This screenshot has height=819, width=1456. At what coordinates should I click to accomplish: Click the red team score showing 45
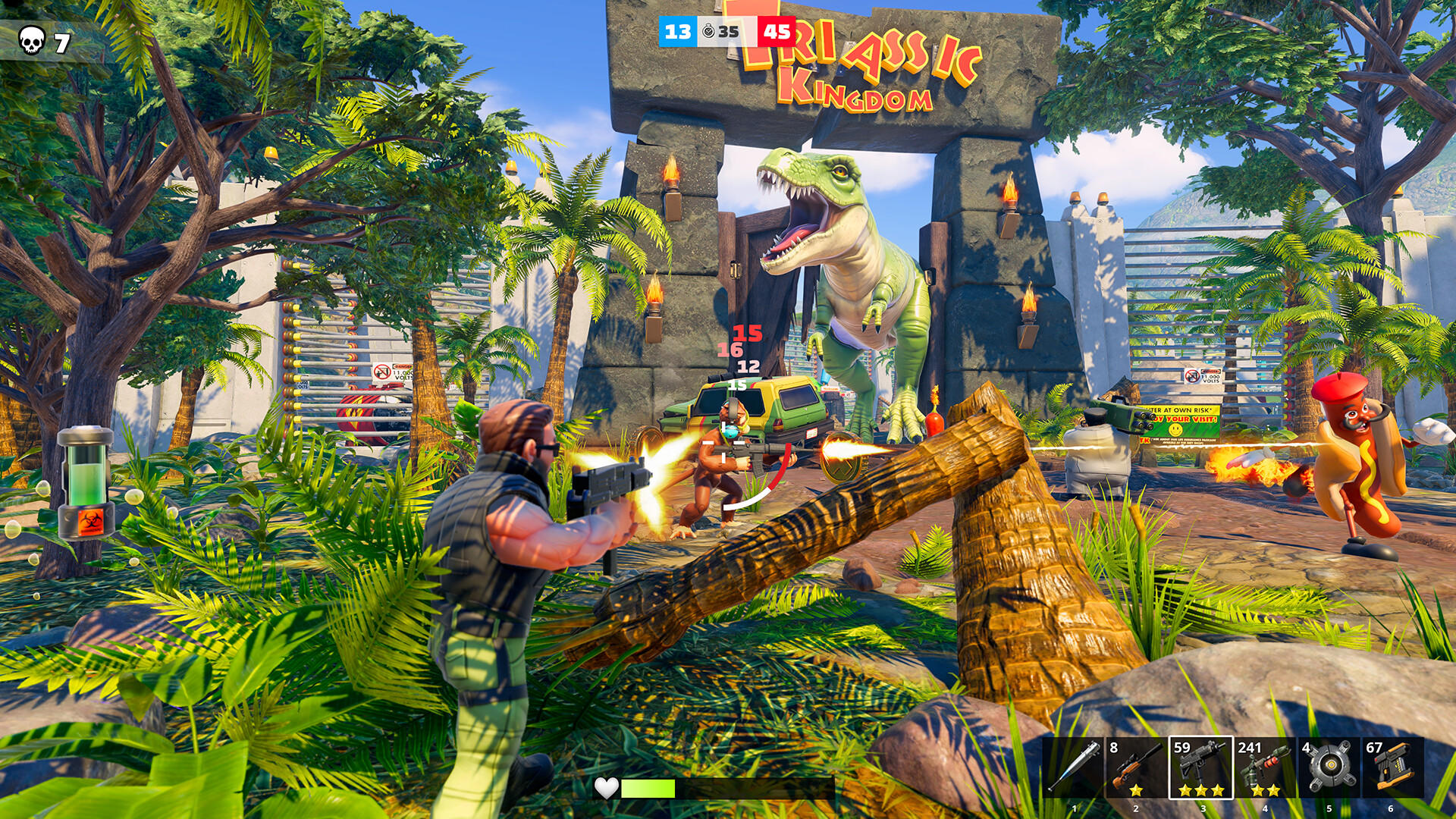pos(777,32)
